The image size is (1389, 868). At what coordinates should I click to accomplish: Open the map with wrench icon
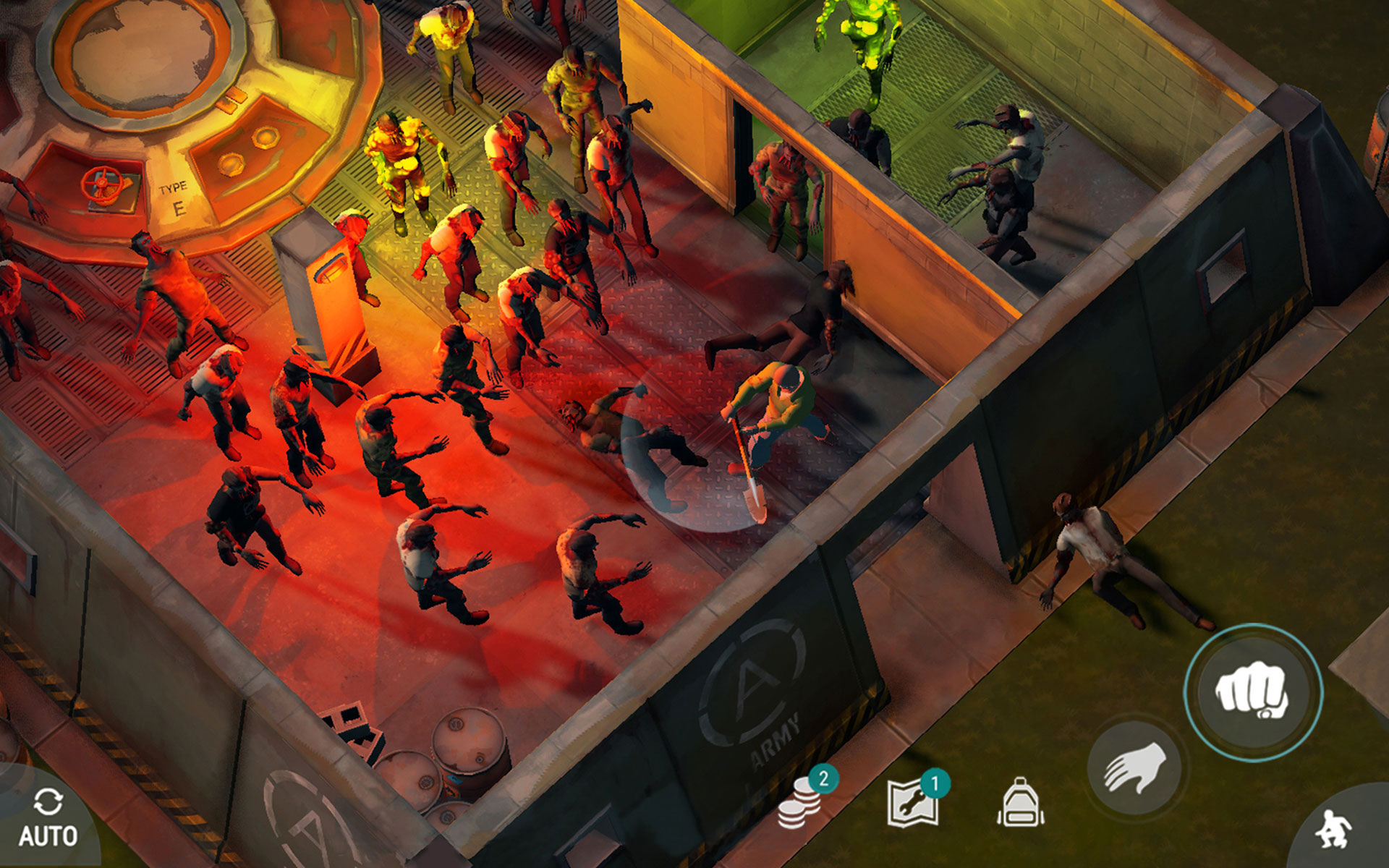(914, 802)
